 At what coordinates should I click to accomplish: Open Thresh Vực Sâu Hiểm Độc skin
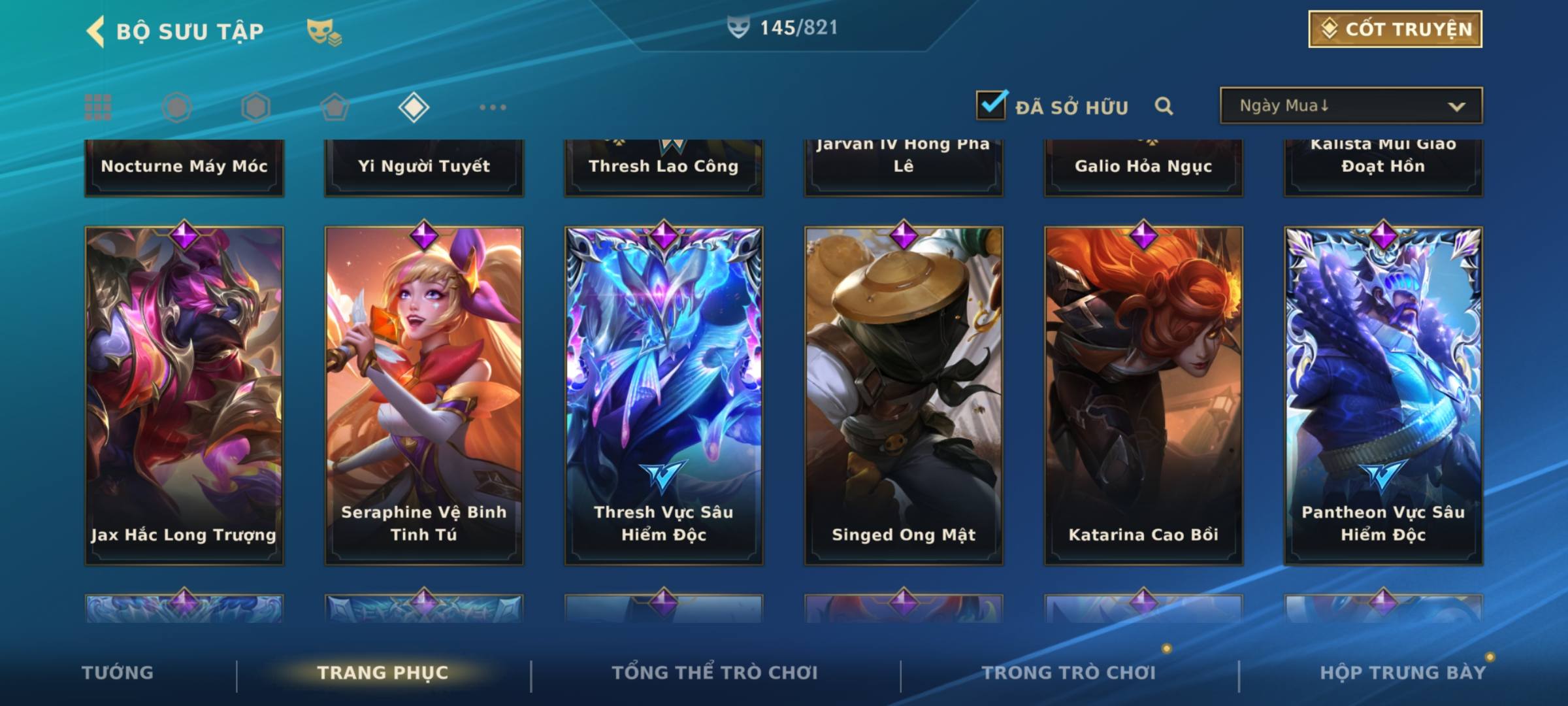[x=664, y=395]
